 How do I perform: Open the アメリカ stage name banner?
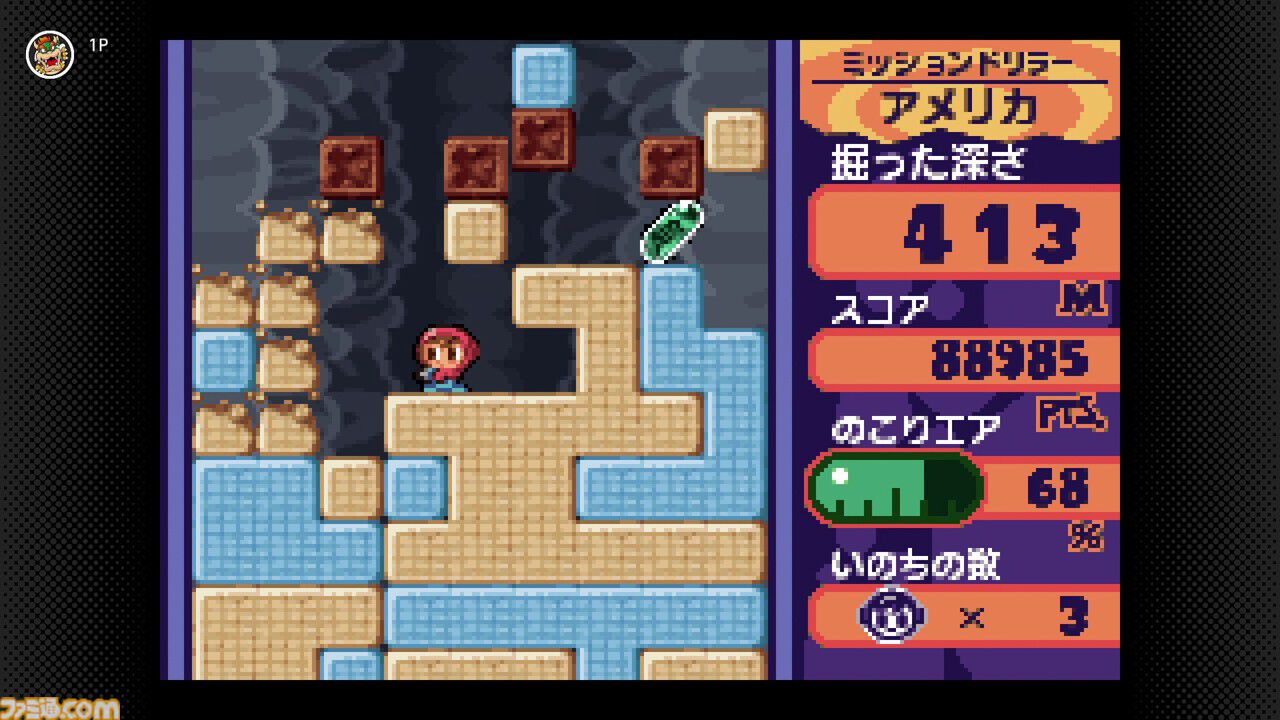point(958,107)
